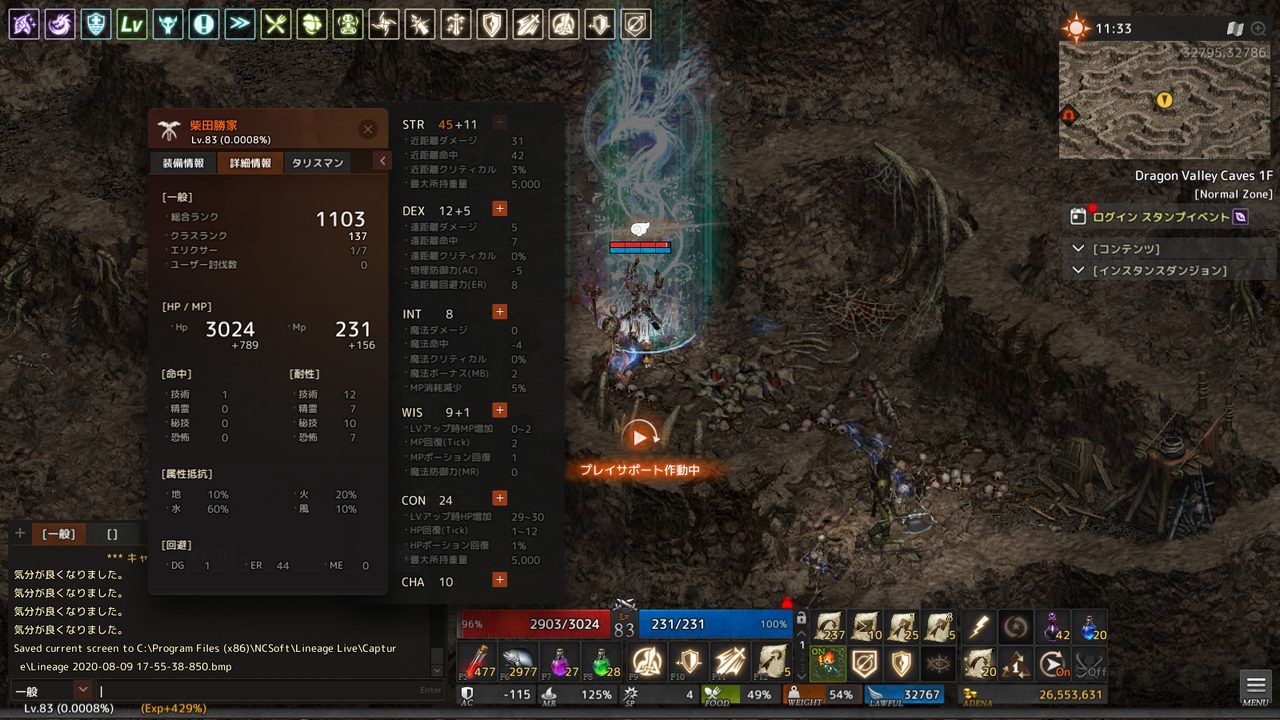Screen dimensions: 1280x720
Task: Use the red potion hotbar slot
Action: pos(476,661)
